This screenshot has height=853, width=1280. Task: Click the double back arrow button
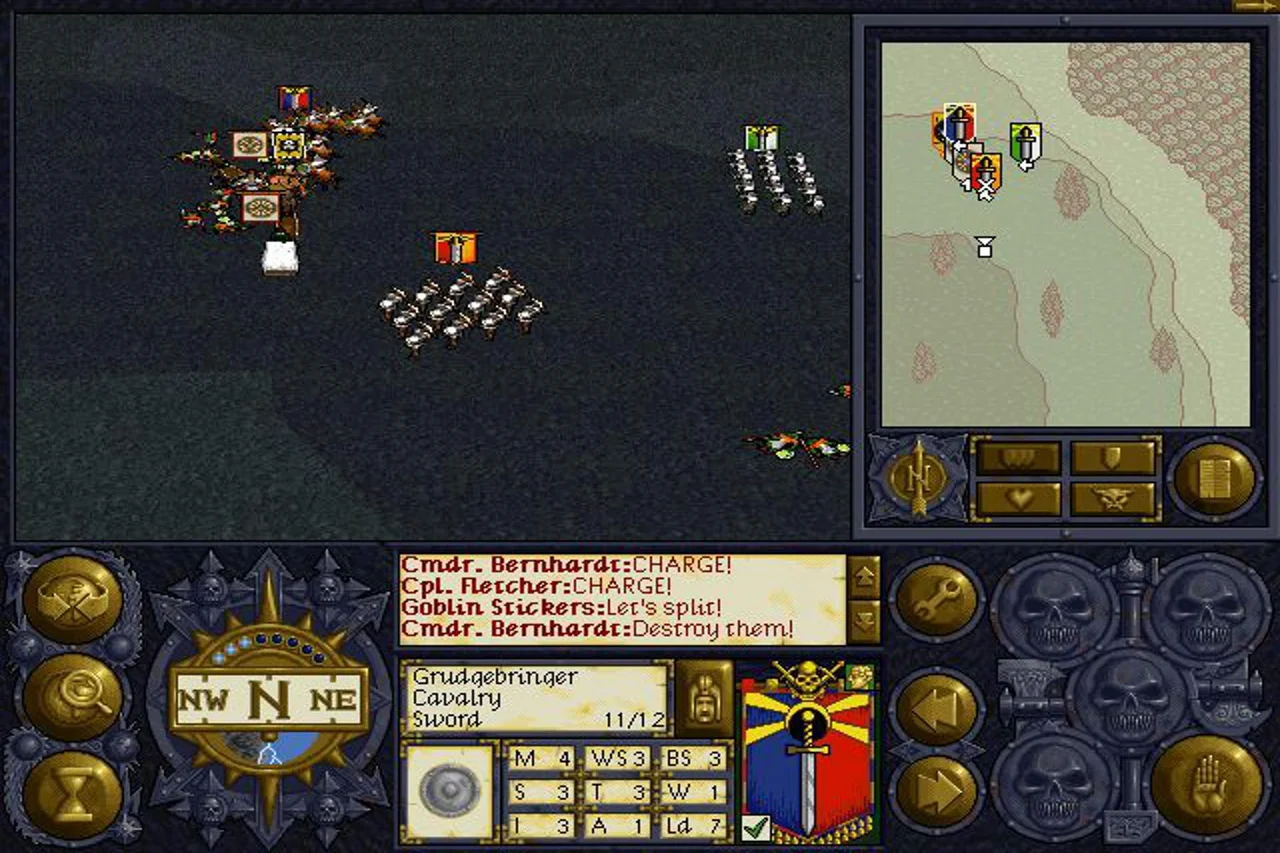(x=938, y=706)
